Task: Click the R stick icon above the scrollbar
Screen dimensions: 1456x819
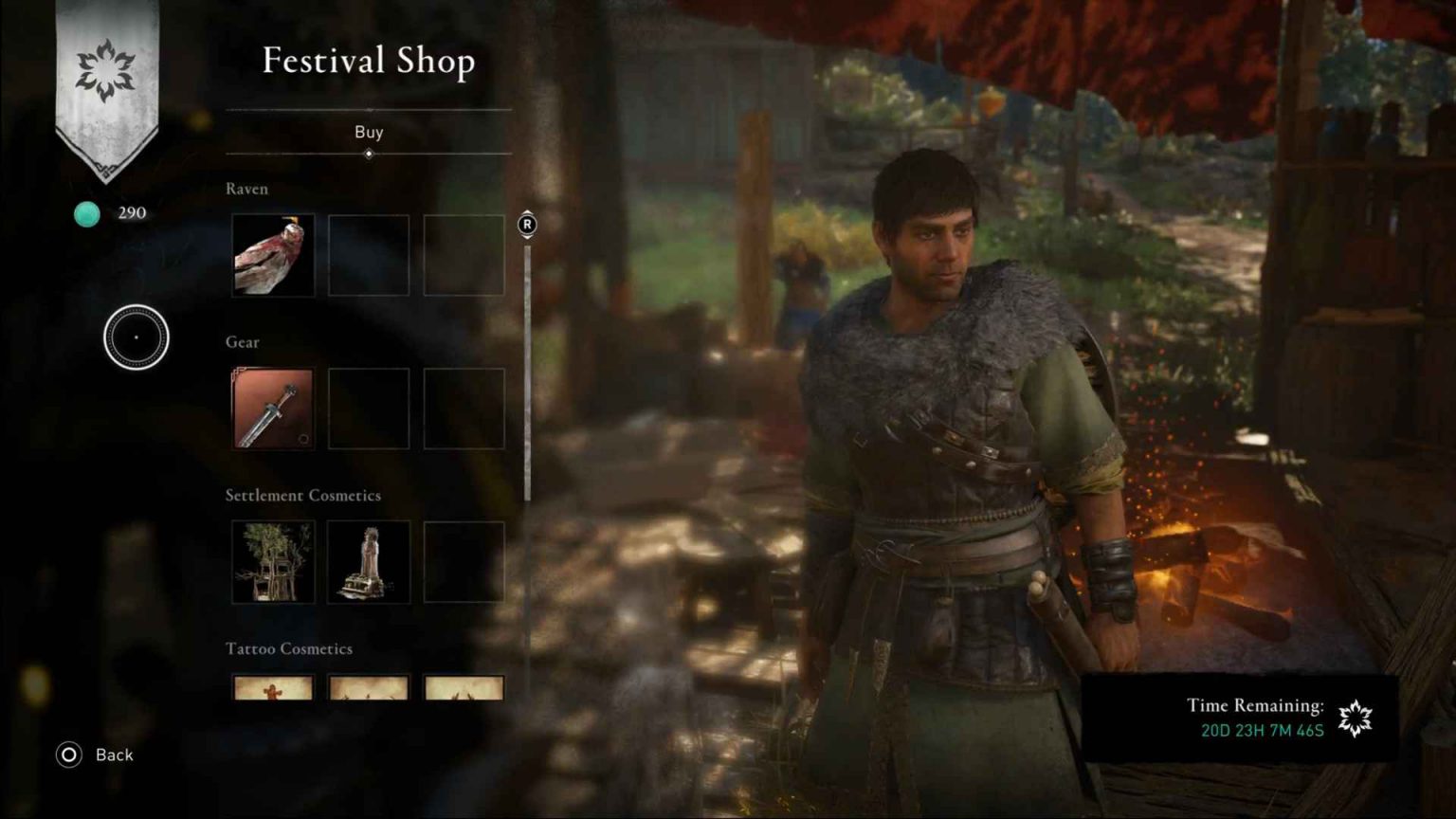Action: (527, 226)
